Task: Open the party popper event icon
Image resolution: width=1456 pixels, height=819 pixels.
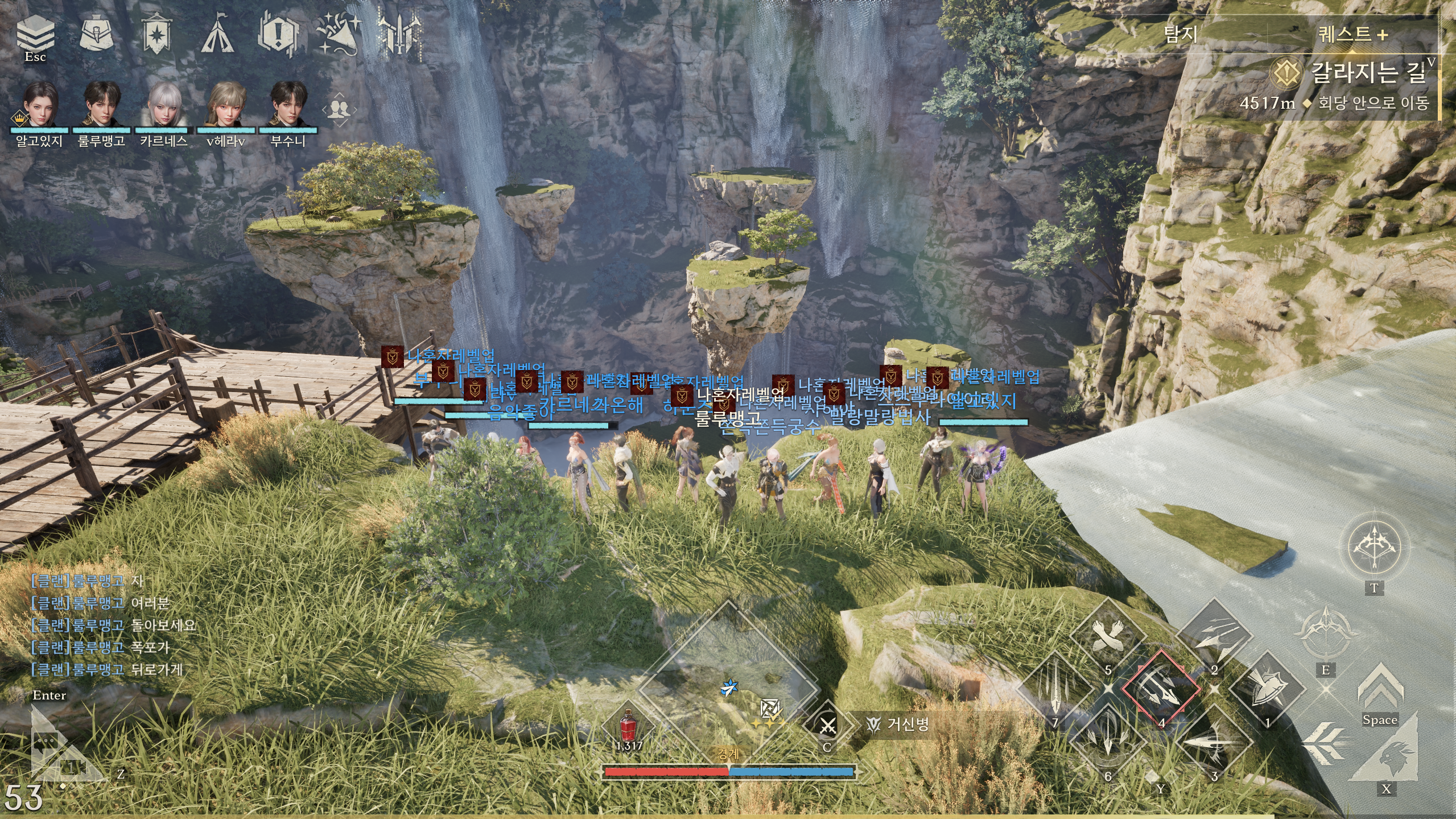Action: pyautogui.click(x=339, y=33)
